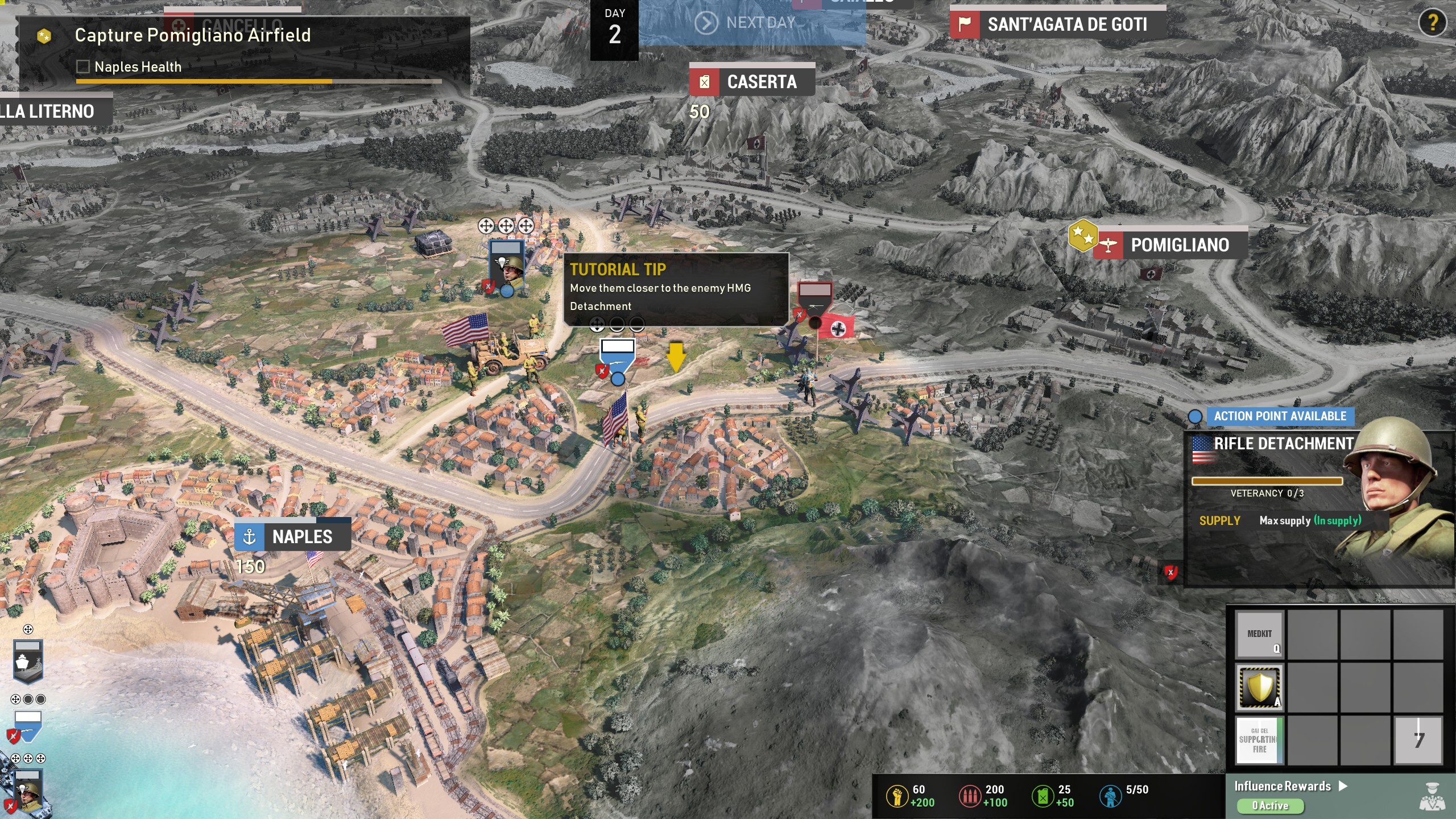
Task: Open the help question mark
Action: point(1432,23)
